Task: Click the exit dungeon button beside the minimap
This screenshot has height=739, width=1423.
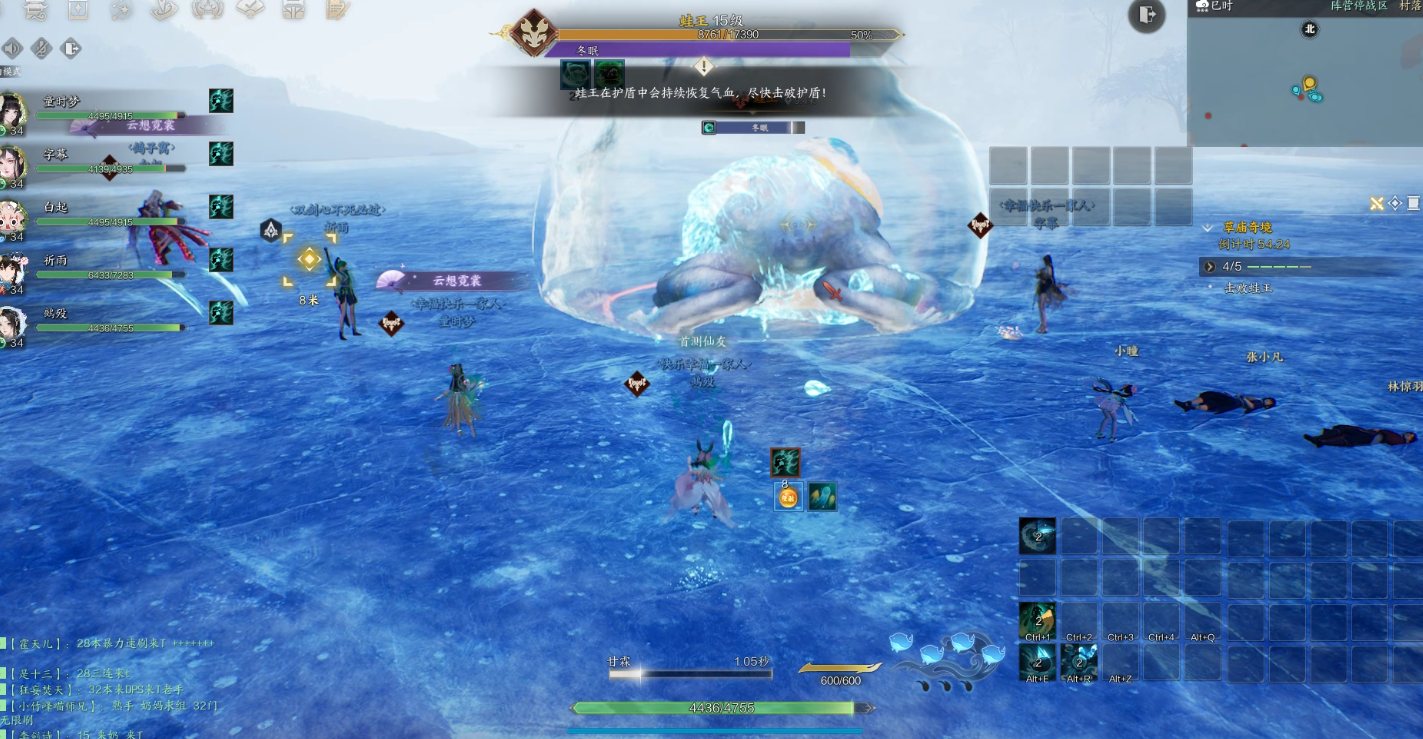Action: coord(1146,14)
